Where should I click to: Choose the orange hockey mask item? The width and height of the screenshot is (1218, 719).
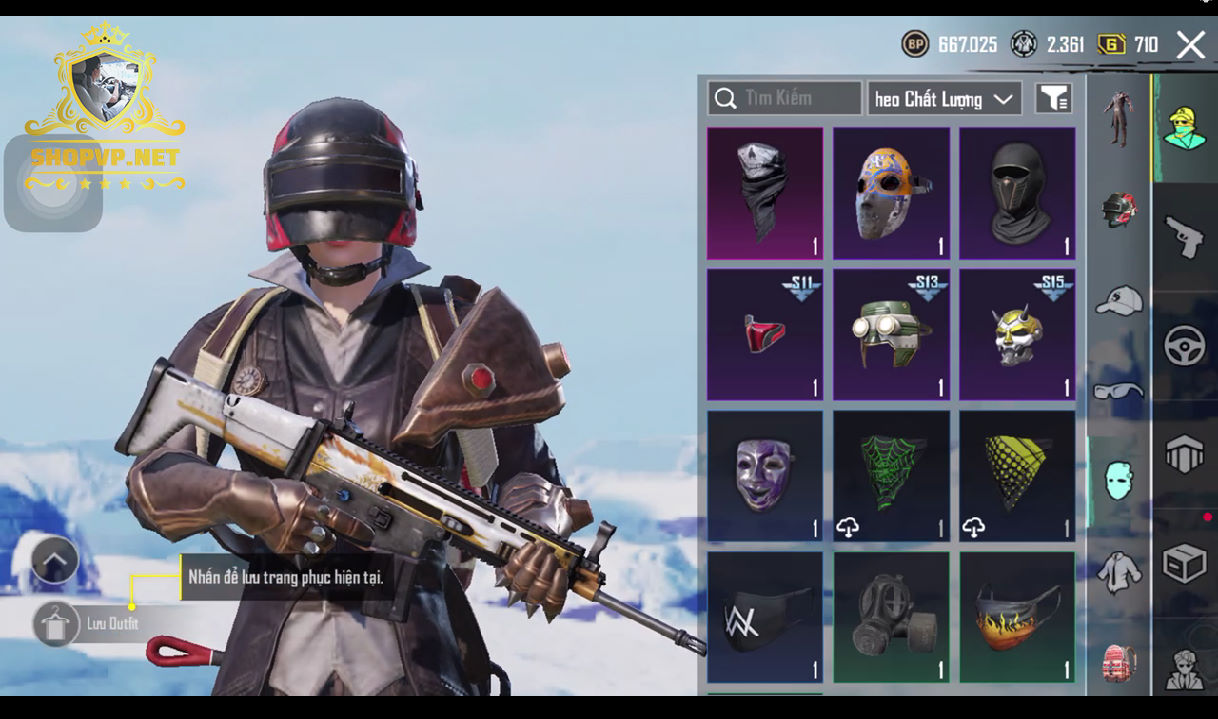(891, 193)
